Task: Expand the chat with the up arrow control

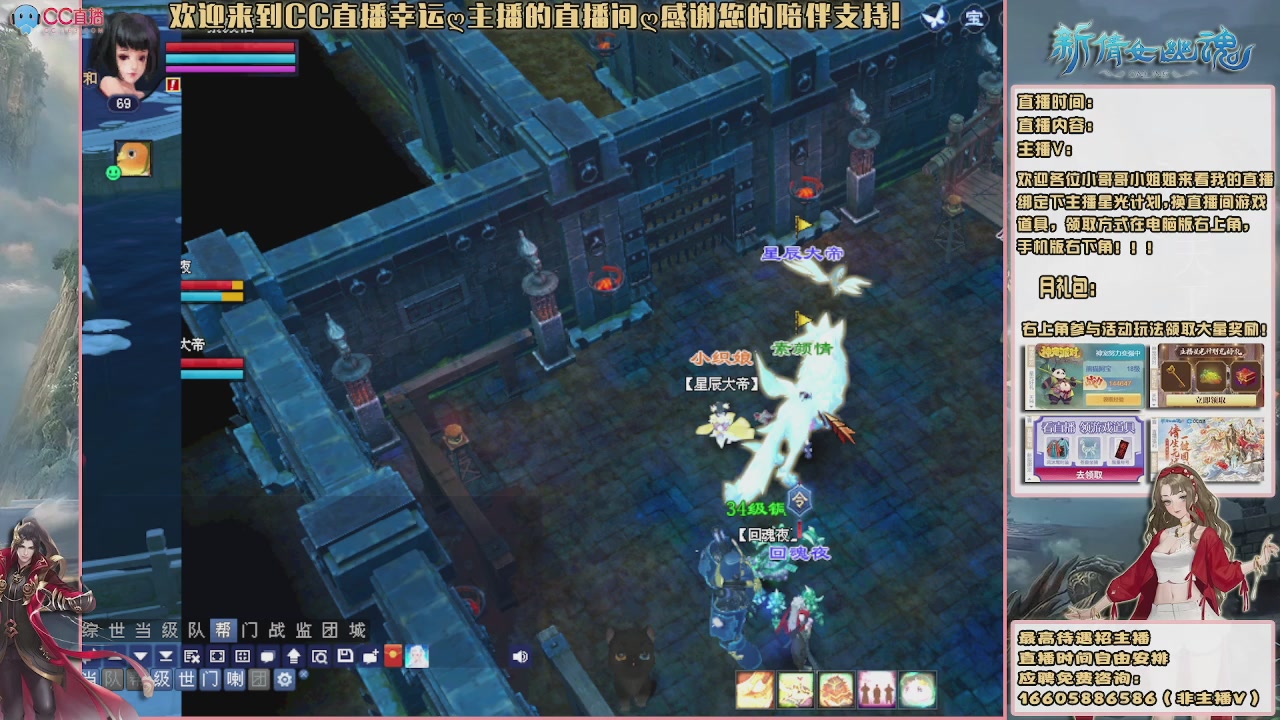Action: pos(293,656)
